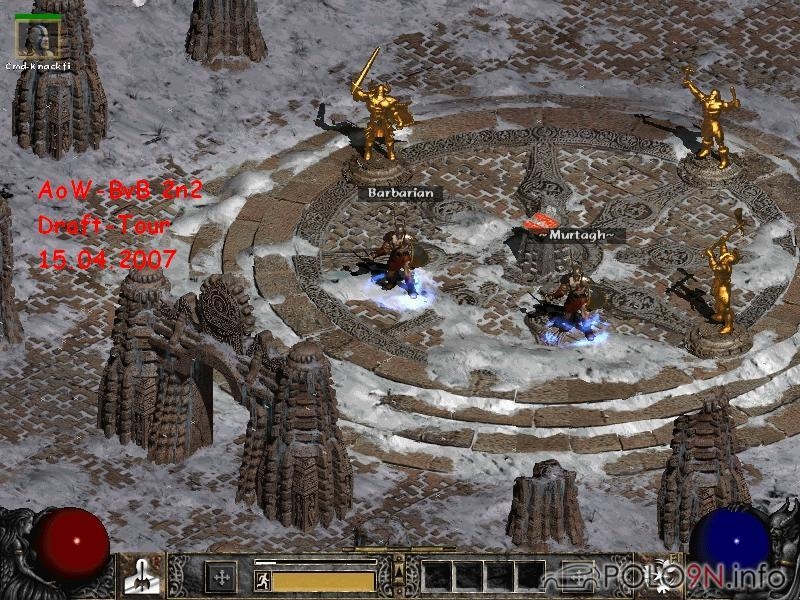Screen dimensions: 800x600
Task: Click the four-arrow icon button
Action: pyautogui.click(x=220, y=576)
